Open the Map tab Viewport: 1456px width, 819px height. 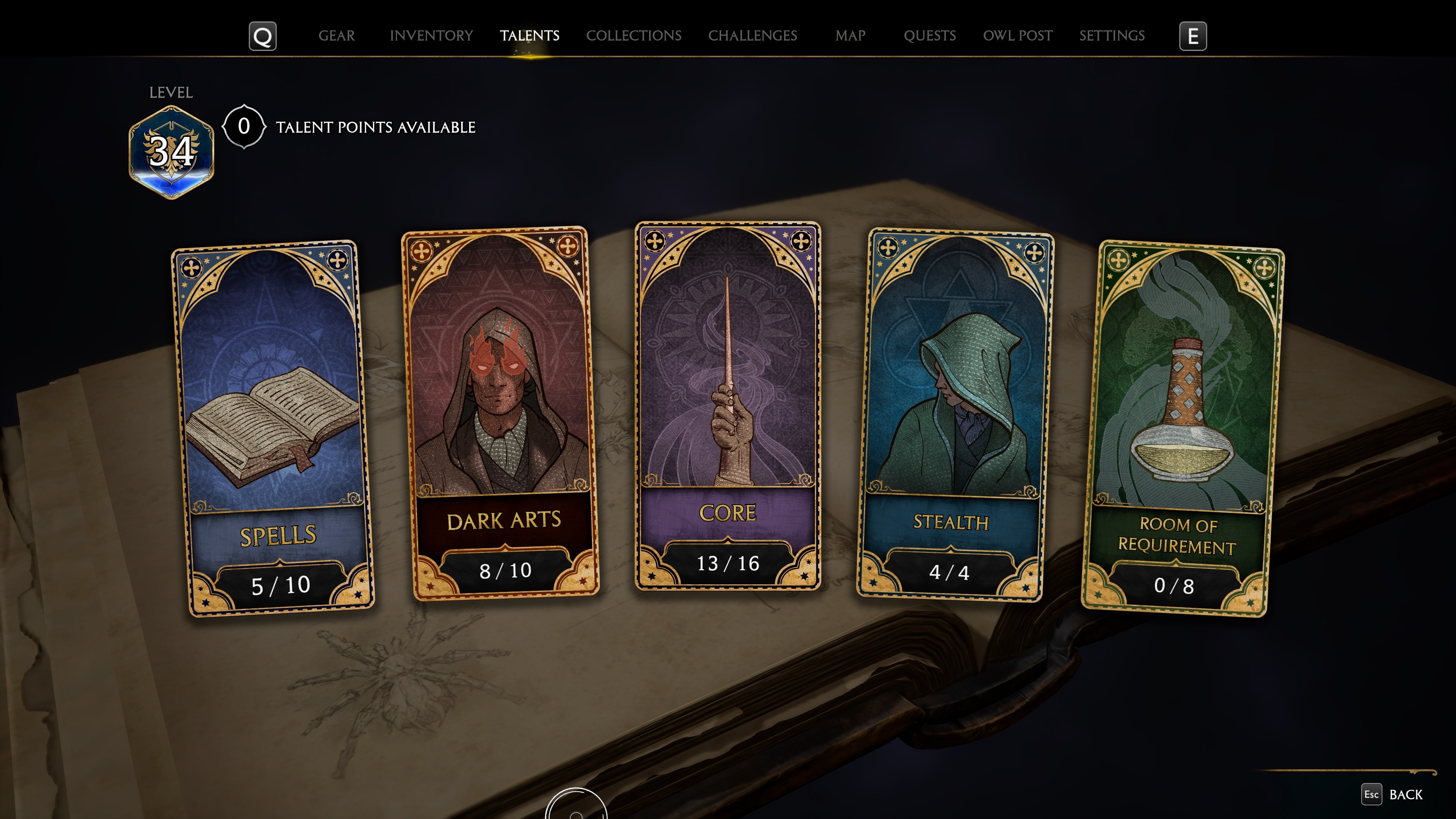[x=850, y=36]
